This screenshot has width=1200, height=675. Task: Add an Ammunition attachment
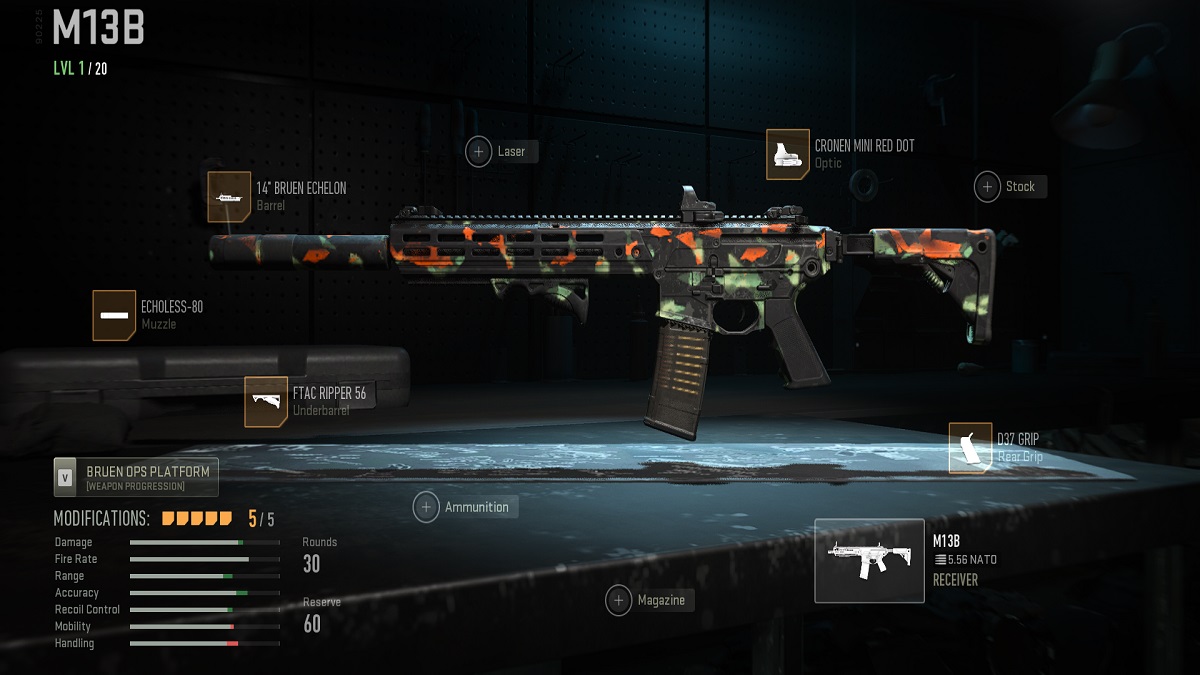point(427,507)
